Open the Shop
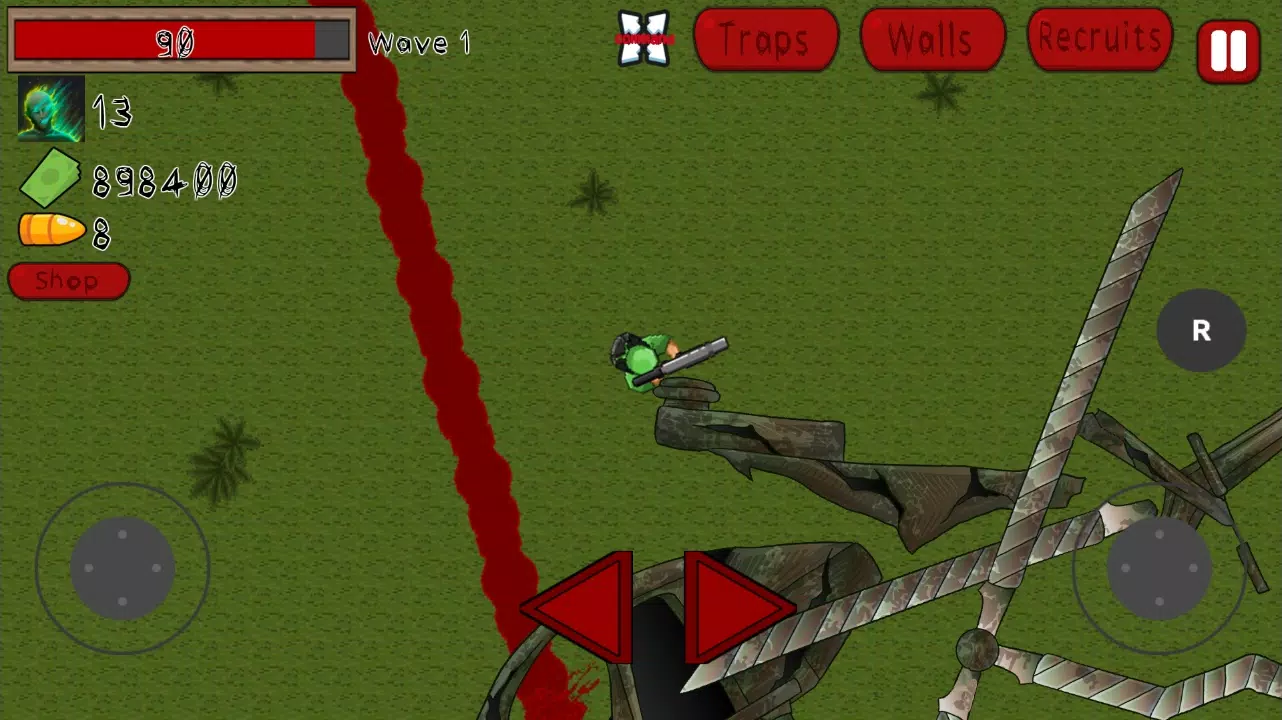 pyautogui.click(x=67, y=280)
